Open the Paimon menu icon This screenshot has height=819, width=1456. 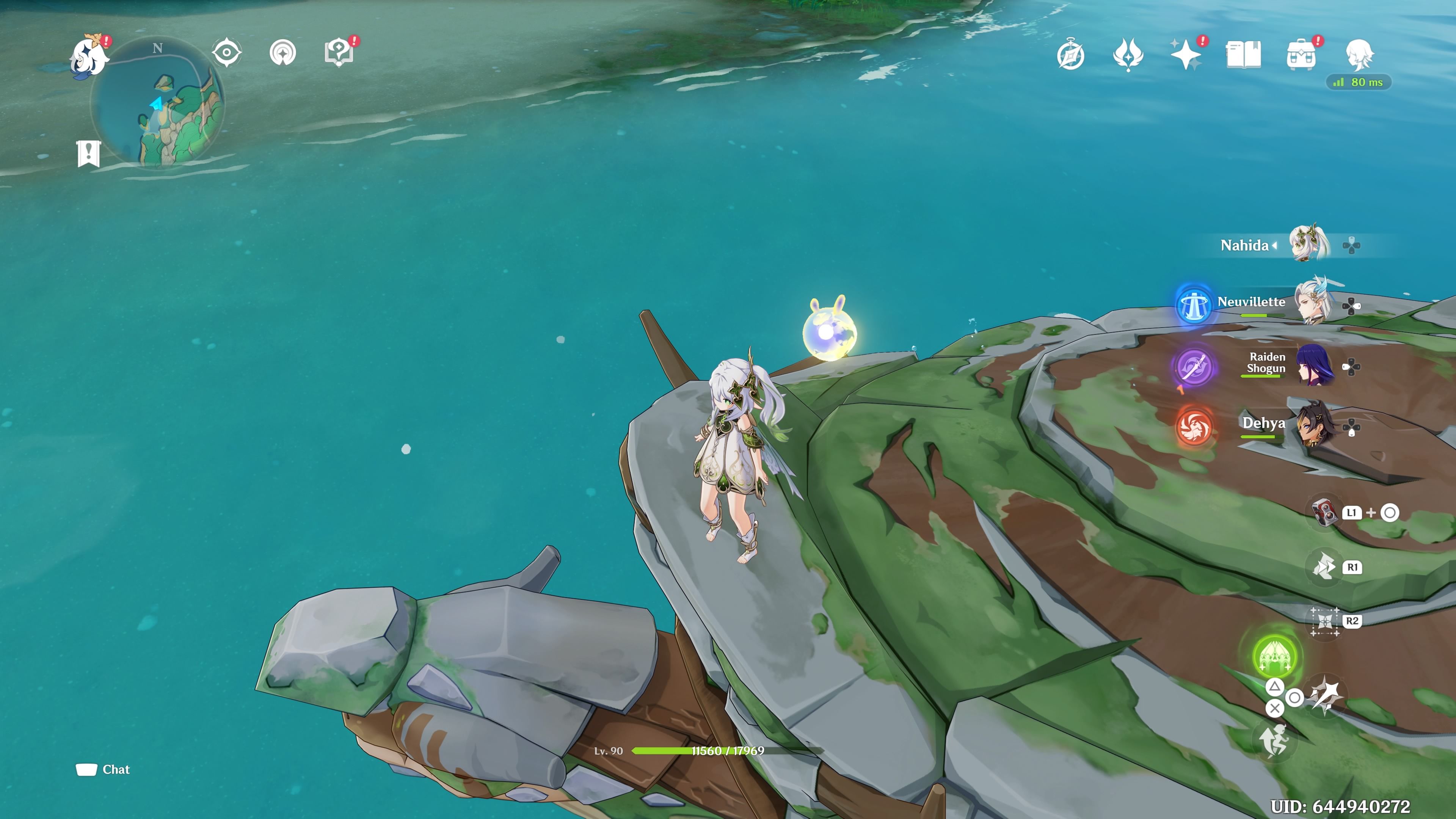click(89, 55)
